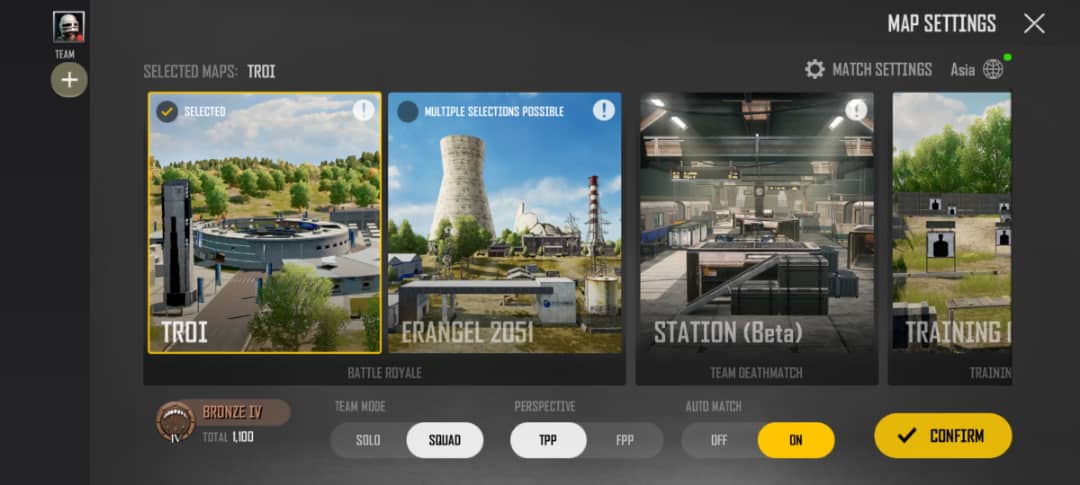Open Match Settings
This screenshot has width=1080, height=485.
(x=868, y=69)
